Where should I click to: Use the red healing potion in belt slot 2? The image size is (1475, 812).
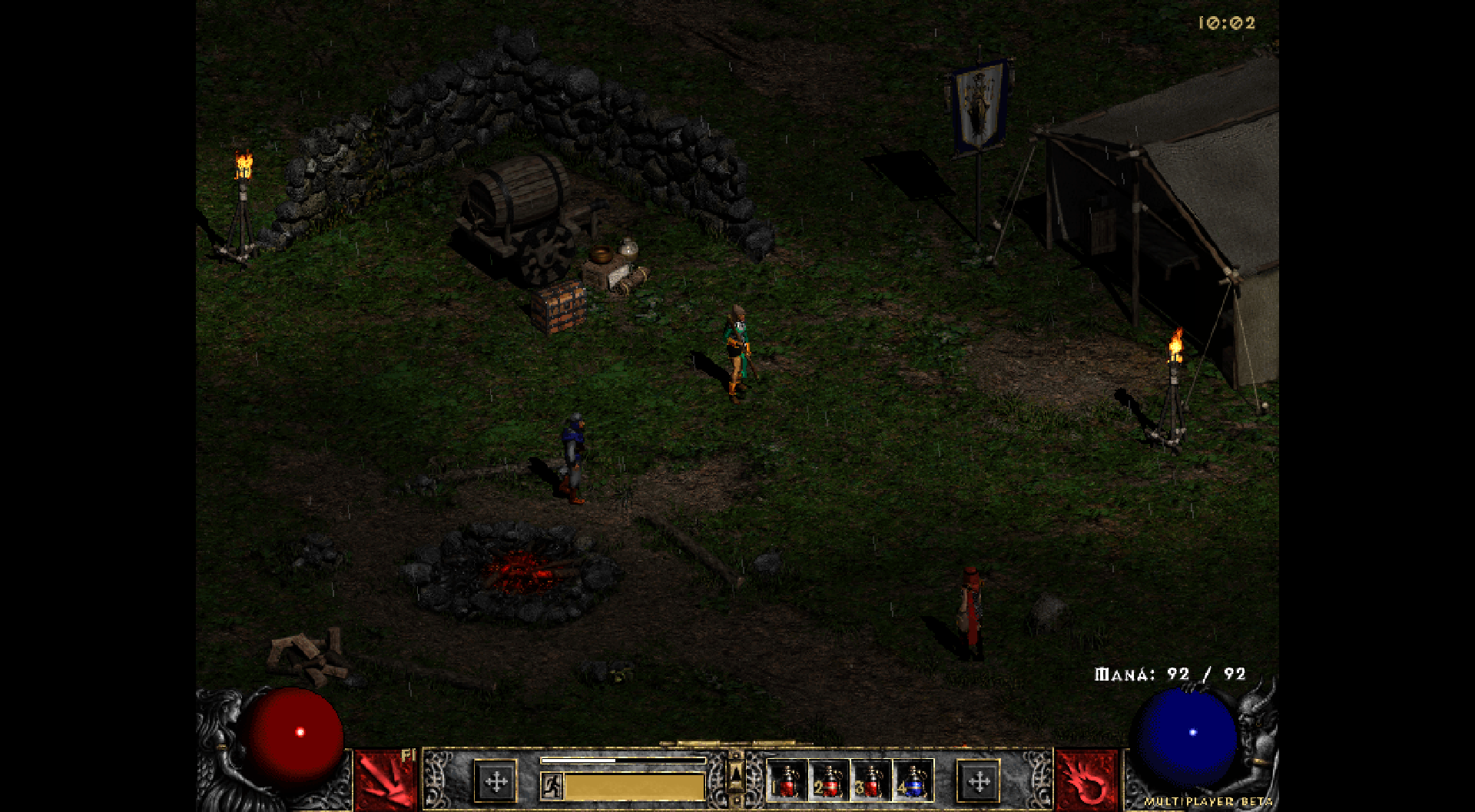tap(829, 781)
